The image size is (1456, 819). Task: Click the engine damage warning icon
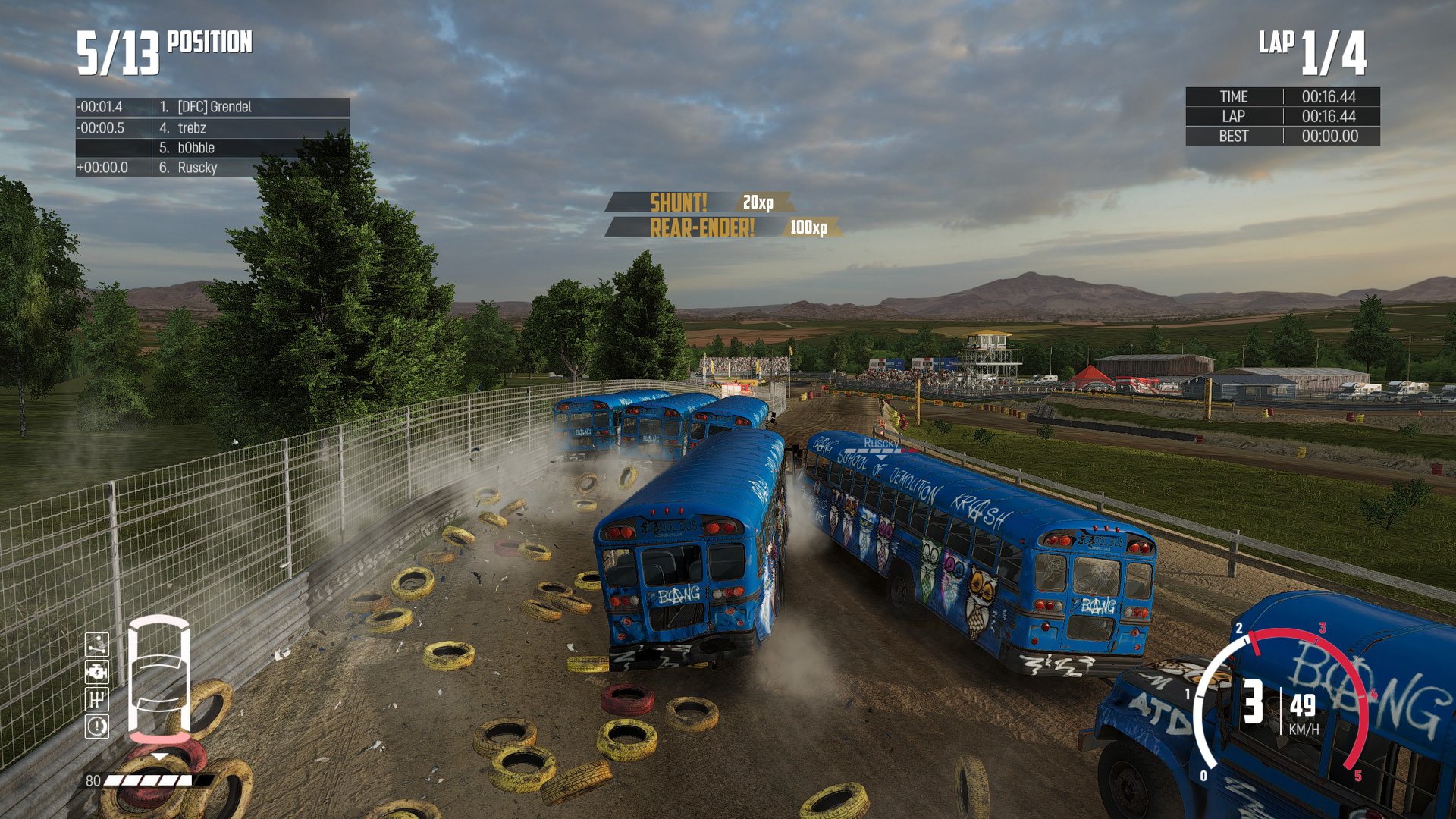pos(97,672)
